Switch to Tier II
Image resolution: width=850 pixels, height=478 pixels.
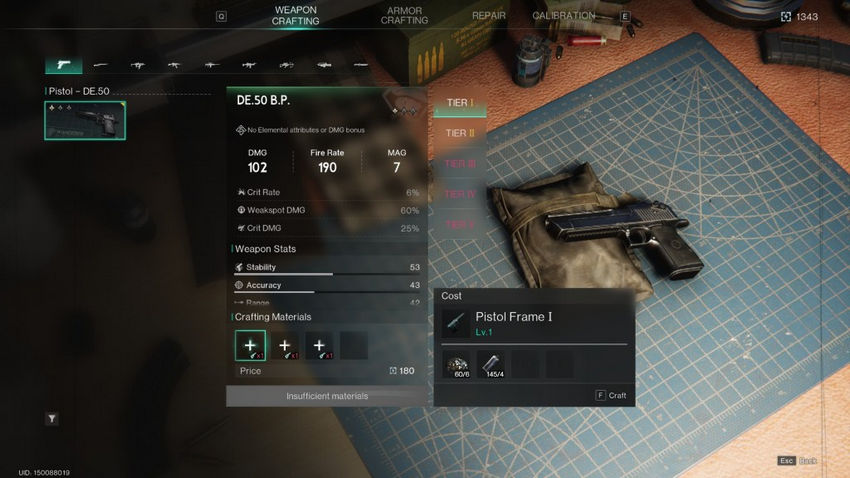point(459,133)
